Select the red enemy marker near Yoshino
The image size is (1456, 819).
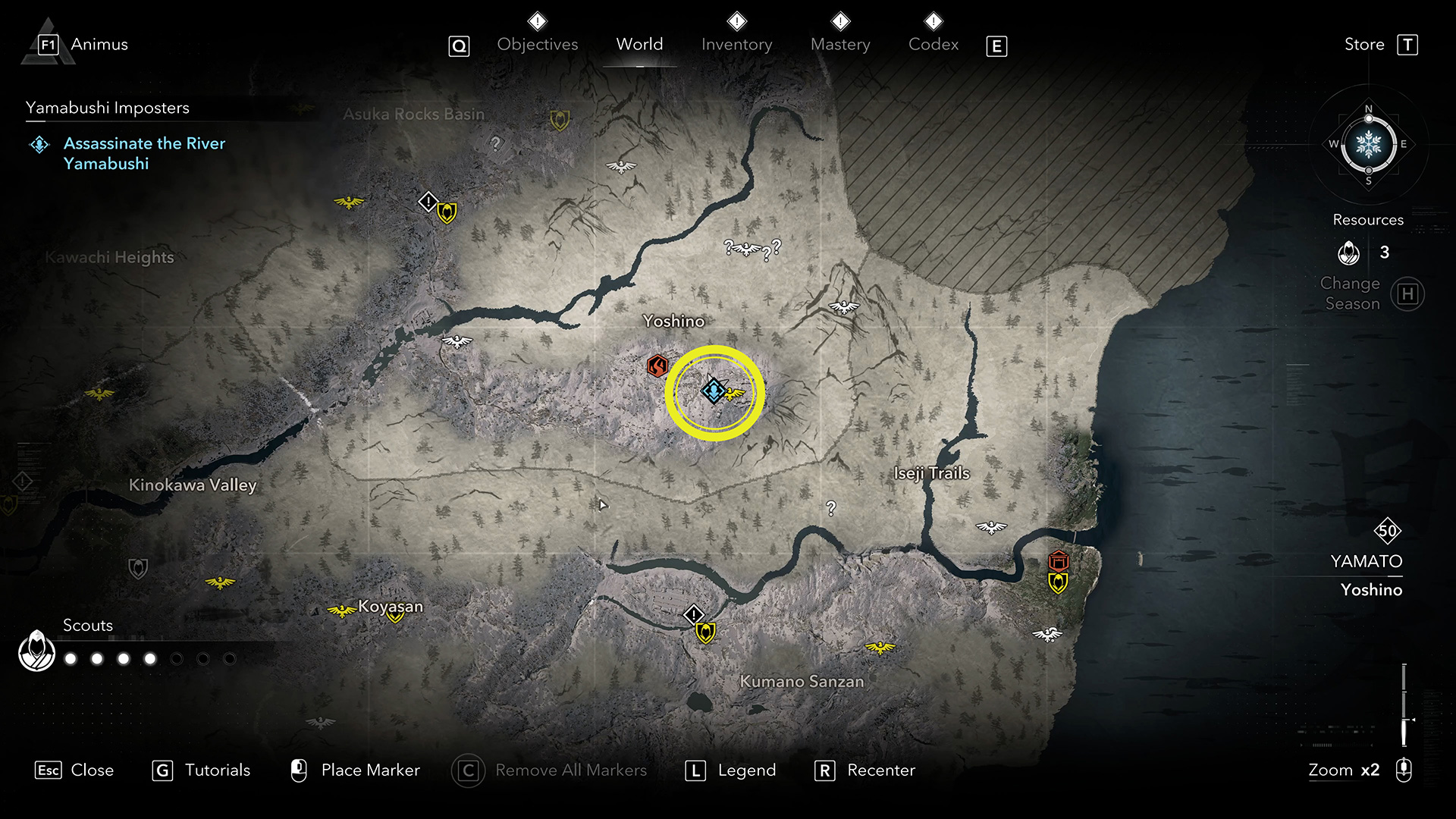pos(657,366)
